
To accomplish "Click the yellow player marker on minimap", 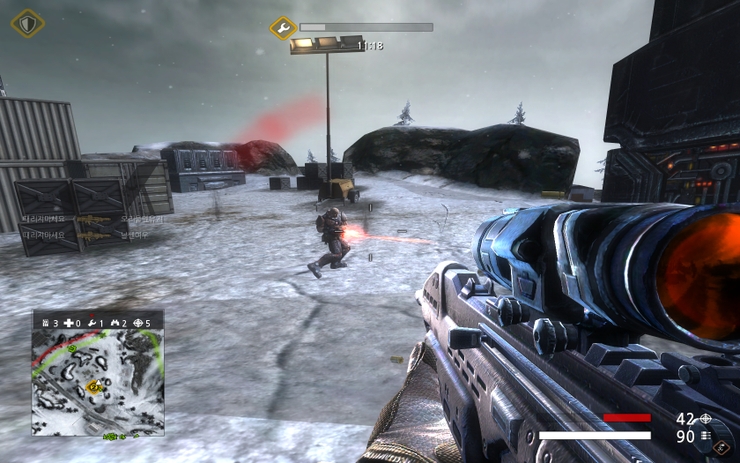I will [x=94, y=386].
